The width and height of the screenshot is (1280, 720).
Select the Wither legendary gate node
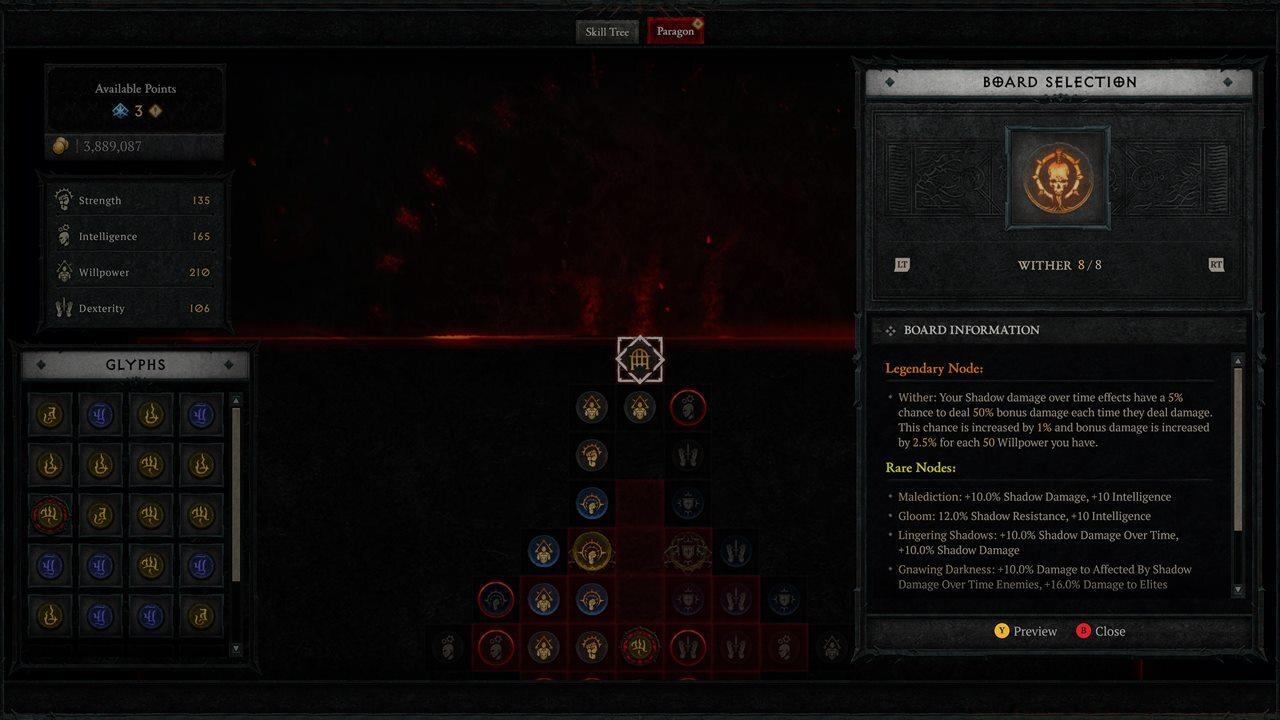click(640, 358)
